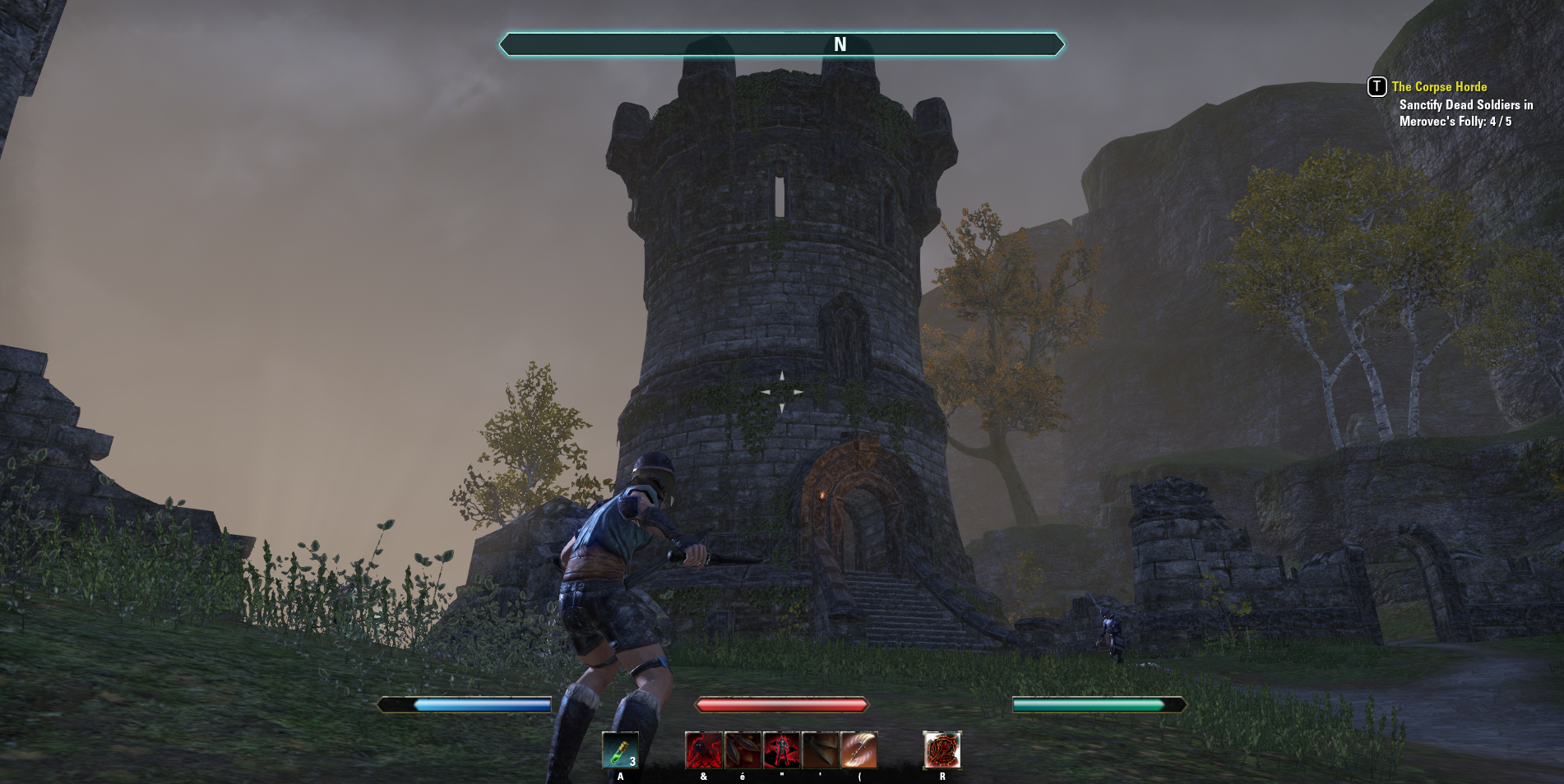Activate the twin dark blades ability
Viewport: 1564px width, 784px height.
coord(742,750)
